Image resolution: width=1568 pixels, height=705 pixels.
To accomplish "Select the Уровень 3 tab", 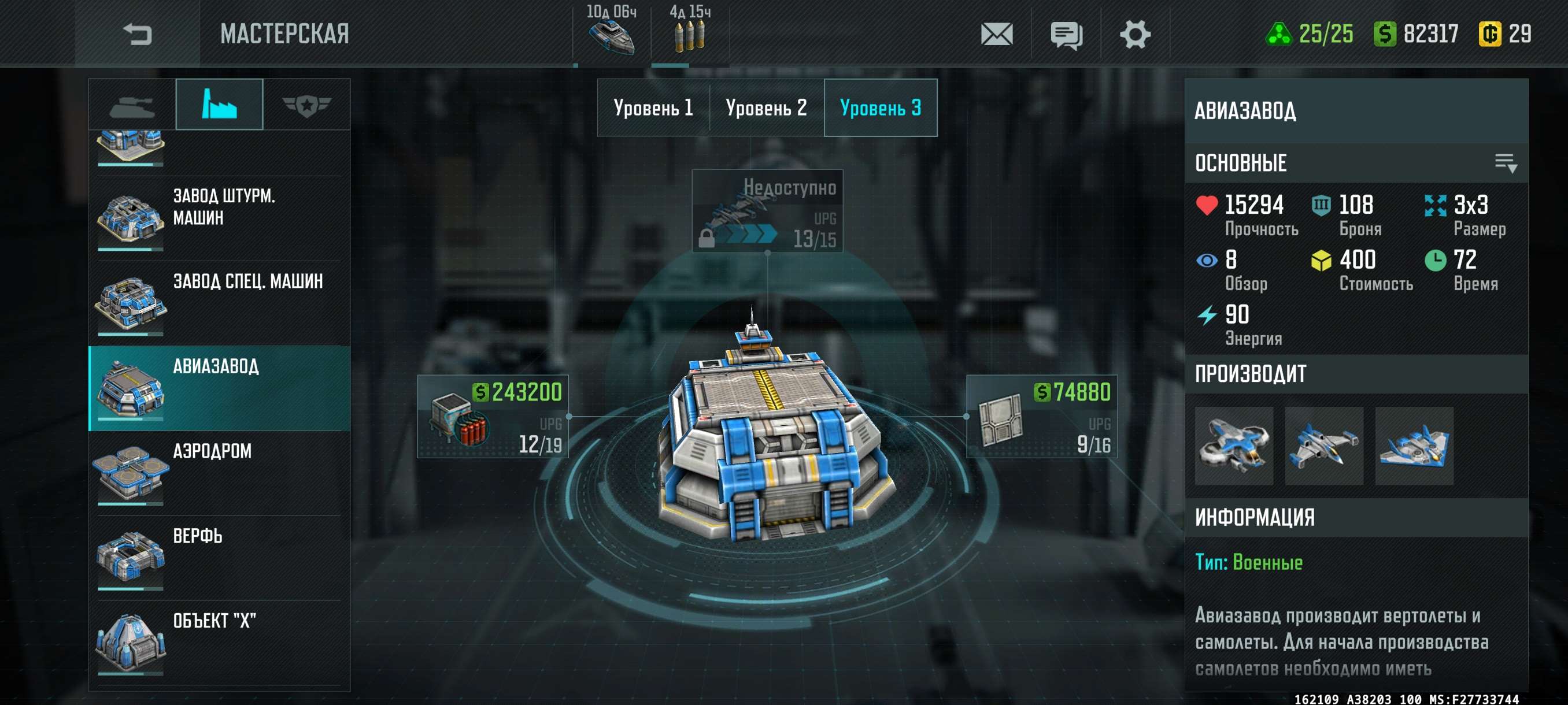I will tap(880, 108).
